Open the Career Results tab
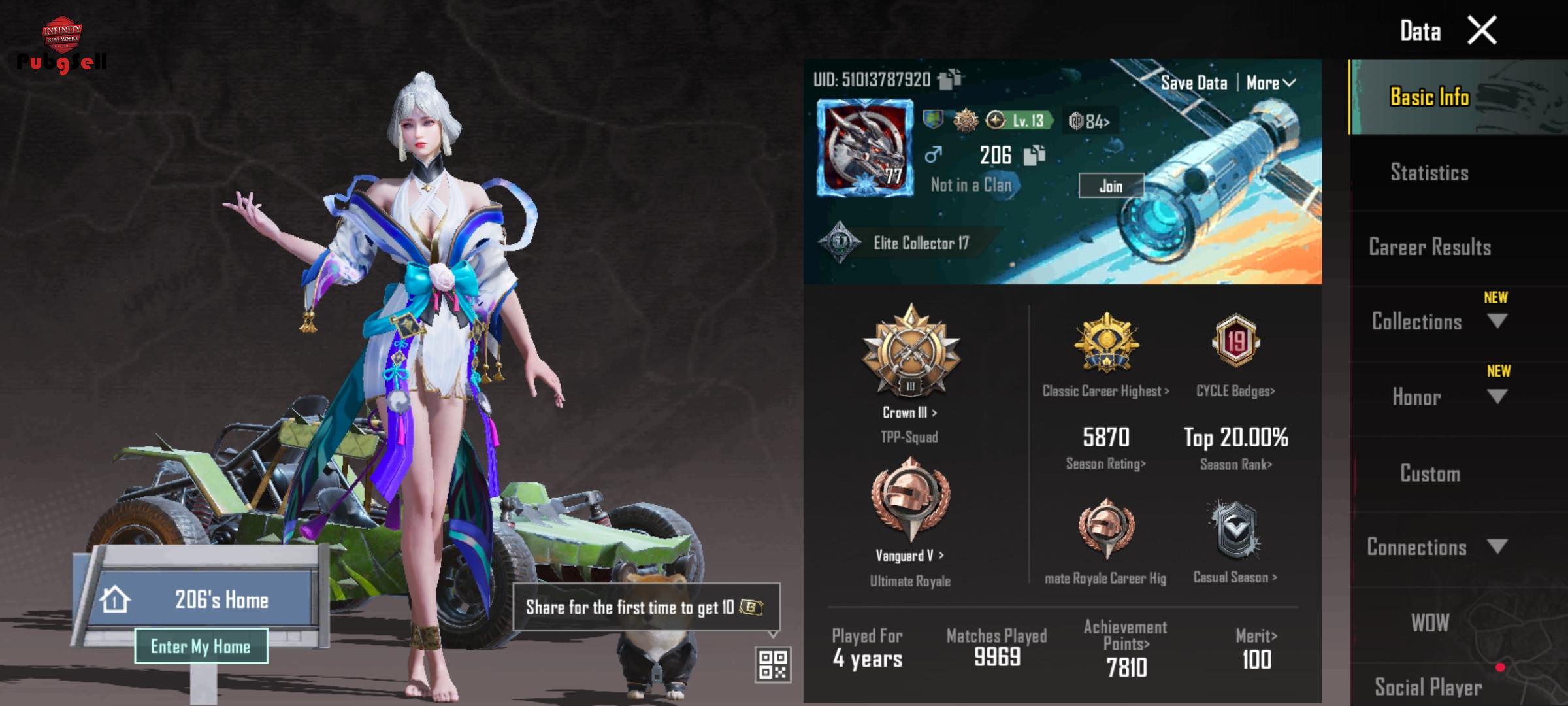The width and height of the screenshot is (1568, 706). click(1429, 247)
